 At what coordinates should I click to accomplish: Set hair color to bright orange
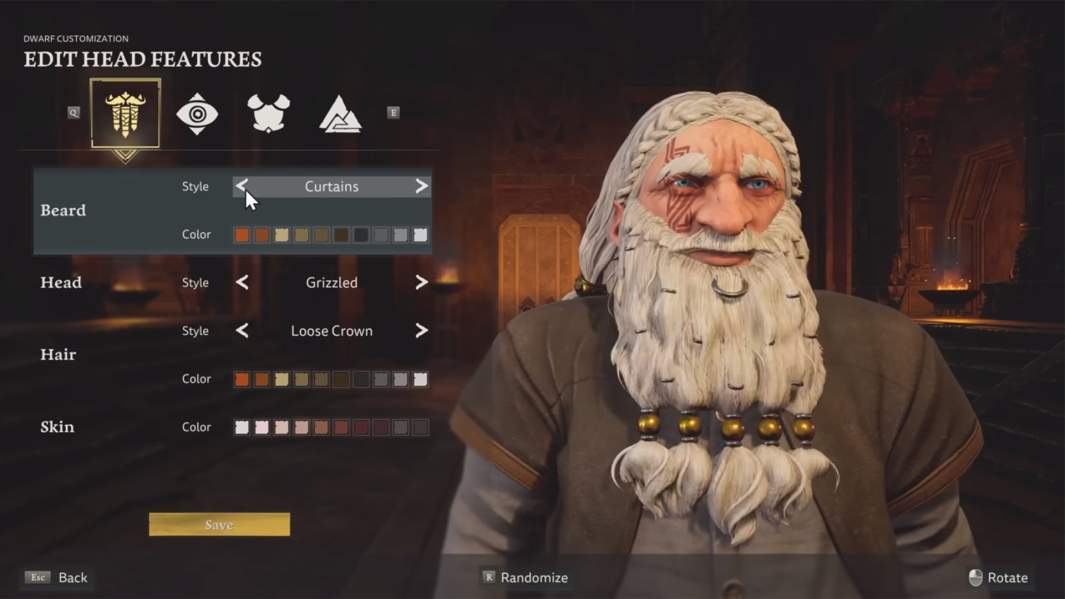click(242, 379)
